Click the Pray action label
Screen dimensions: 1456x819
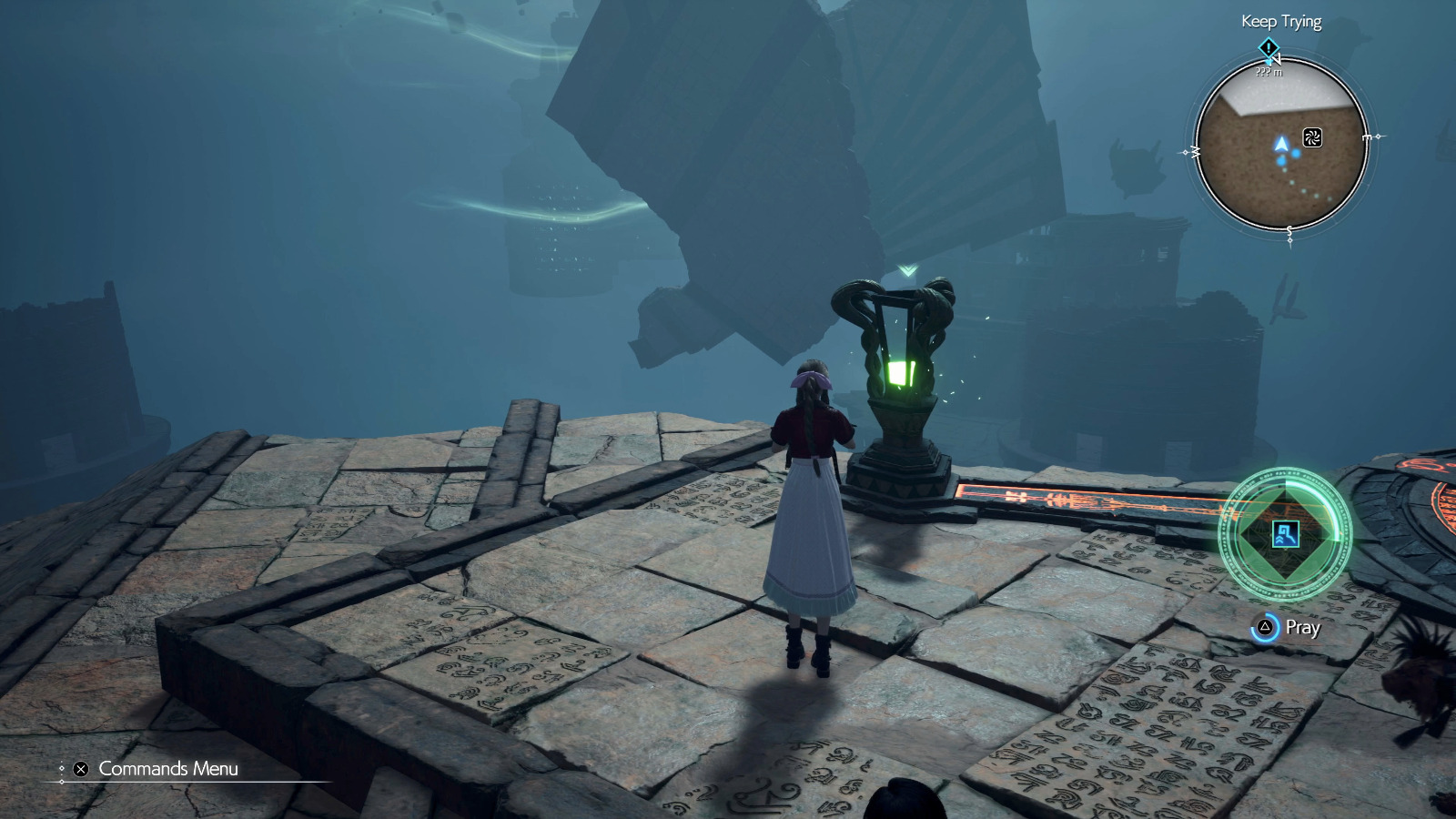(1303, 628)
